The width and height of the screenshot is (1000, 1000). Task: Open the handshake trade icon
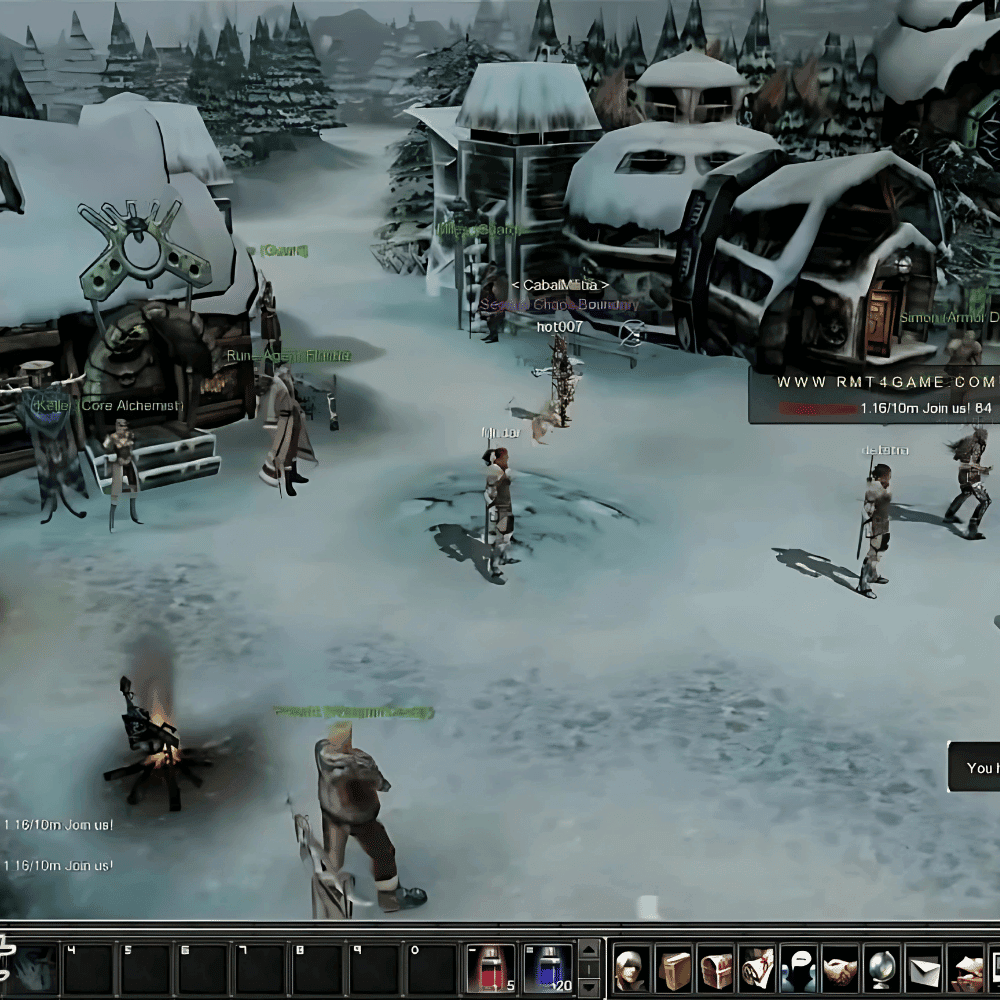(840, 969)
